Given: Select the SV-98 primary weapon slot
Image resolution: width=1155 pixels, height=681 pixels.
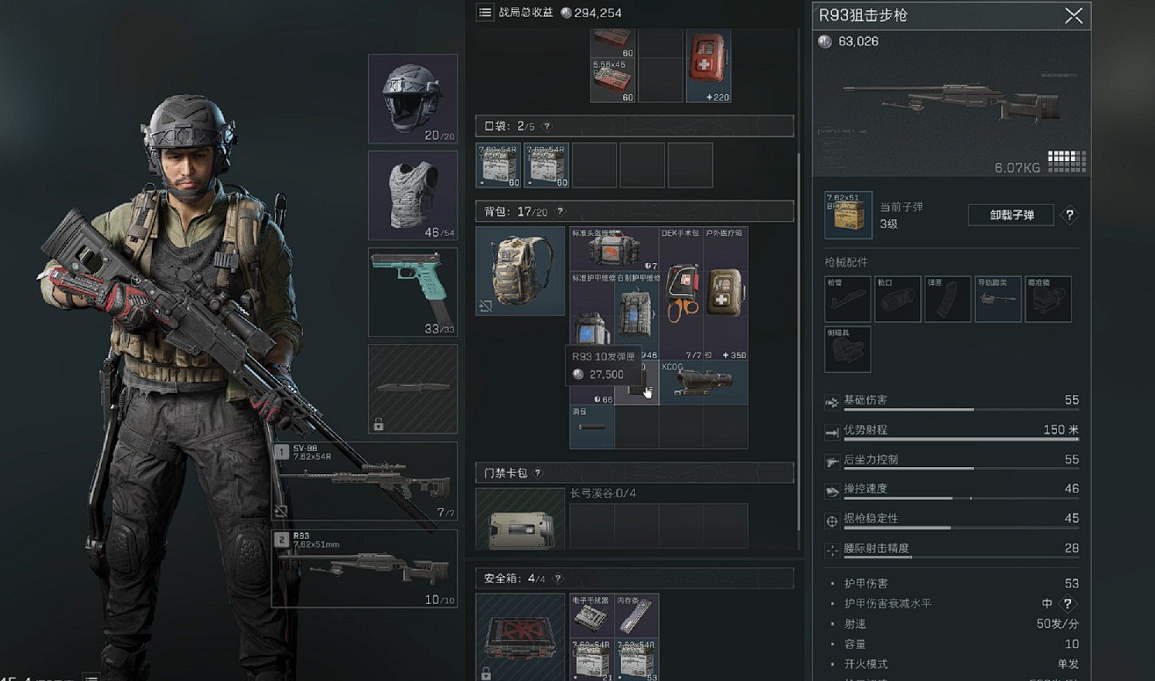Looking at the screenshot, I should 364,482.
